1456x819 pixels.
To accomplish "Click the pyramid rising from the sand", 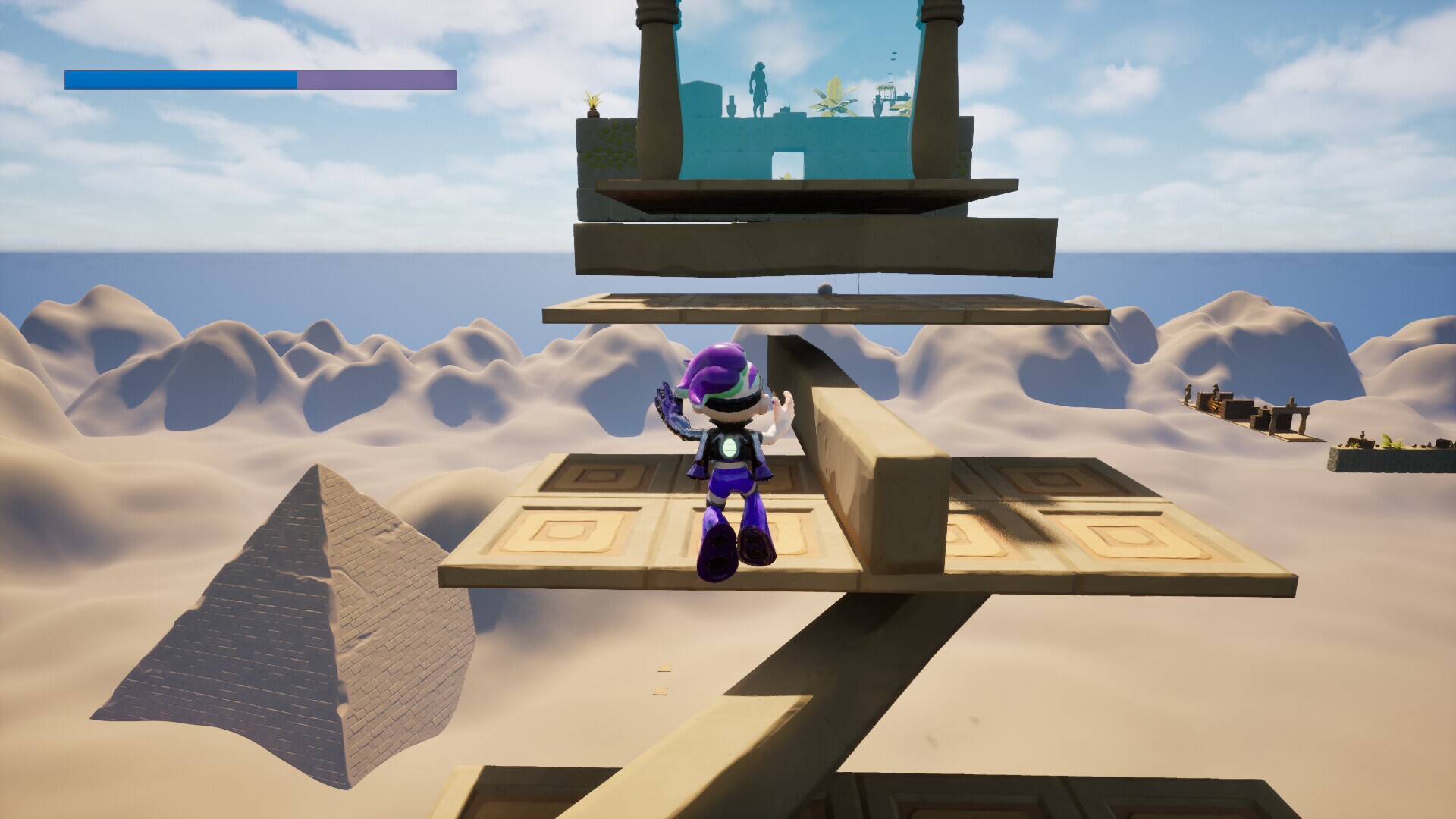I will 318,622.
